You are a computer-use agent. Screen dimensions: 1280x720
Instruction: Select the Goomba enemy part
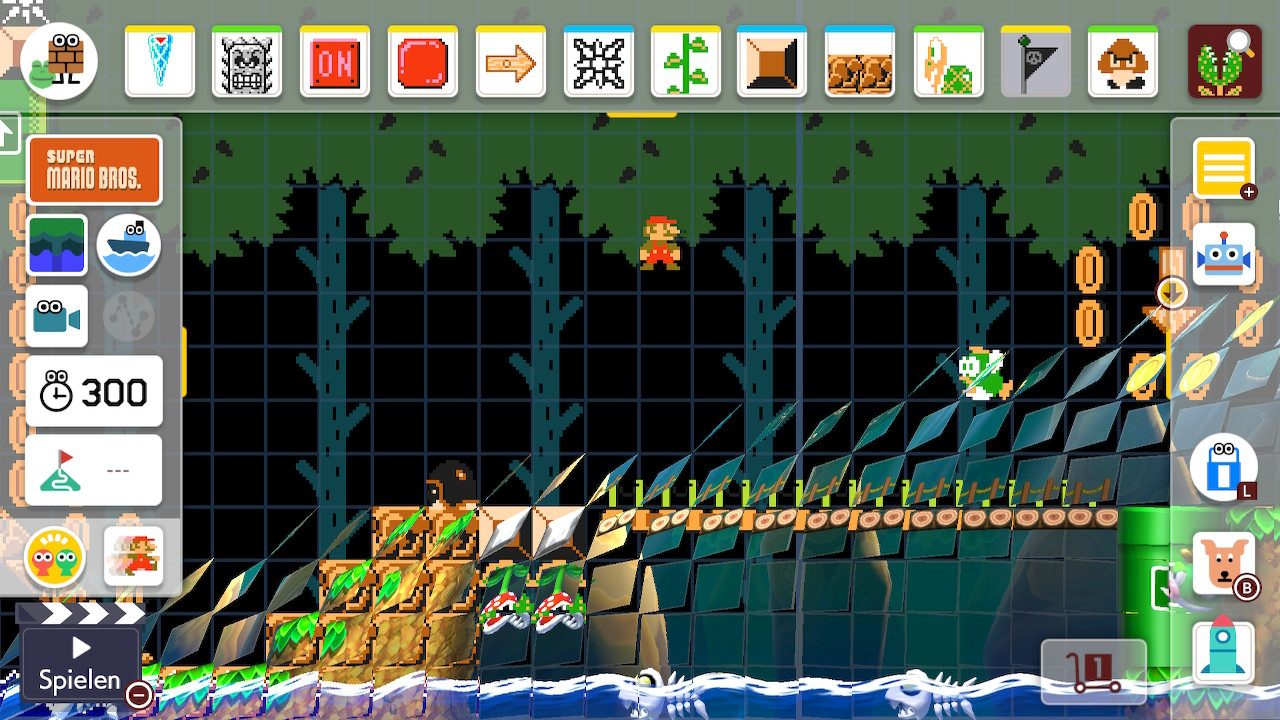pyautogui.click(x=1123, y=62)
